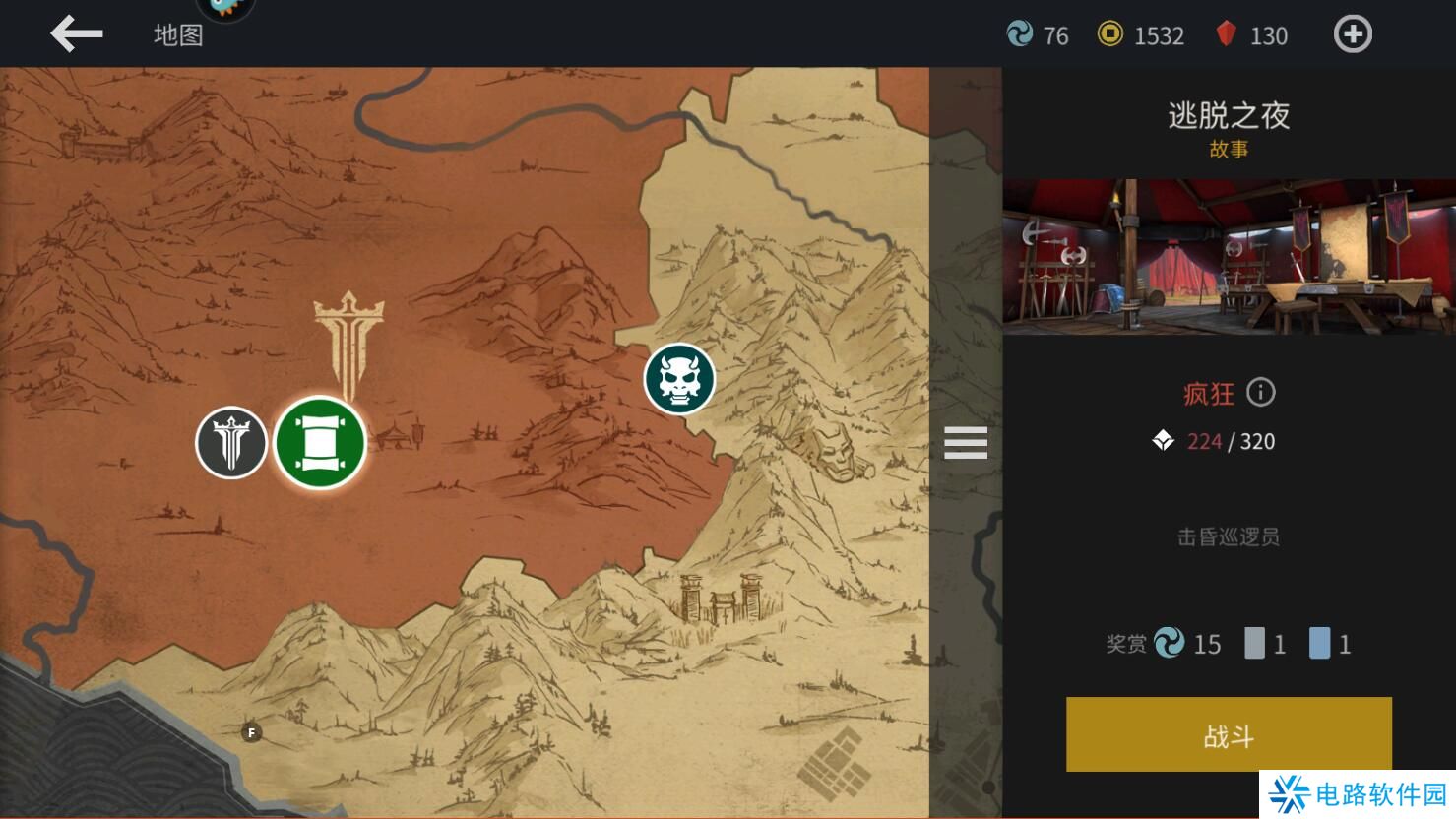Open the three-line list menu handle
Screen dimensions: 1456x819
click(966, 443)
